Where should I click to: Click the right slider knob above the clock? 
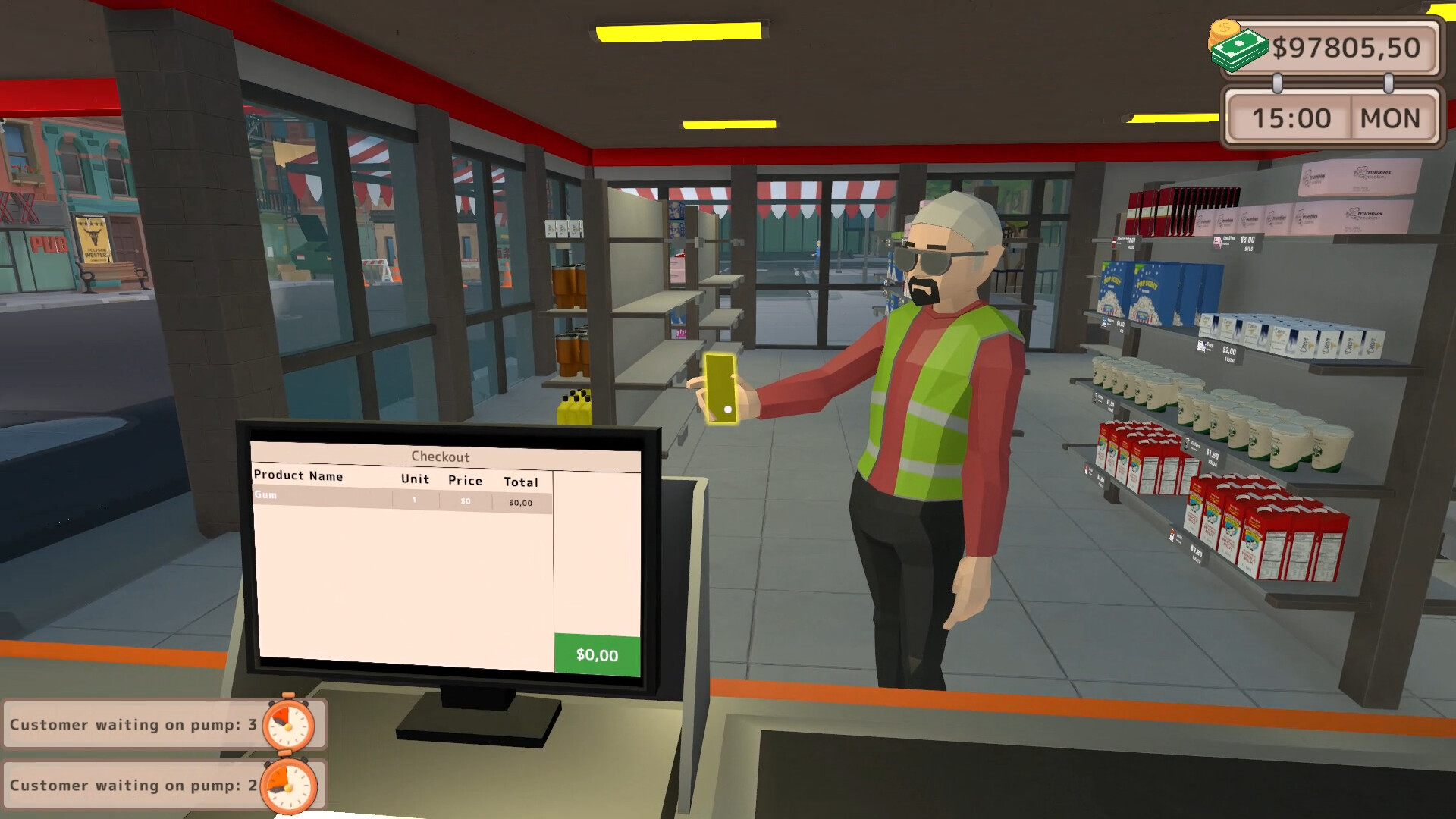coord(1389,81)
